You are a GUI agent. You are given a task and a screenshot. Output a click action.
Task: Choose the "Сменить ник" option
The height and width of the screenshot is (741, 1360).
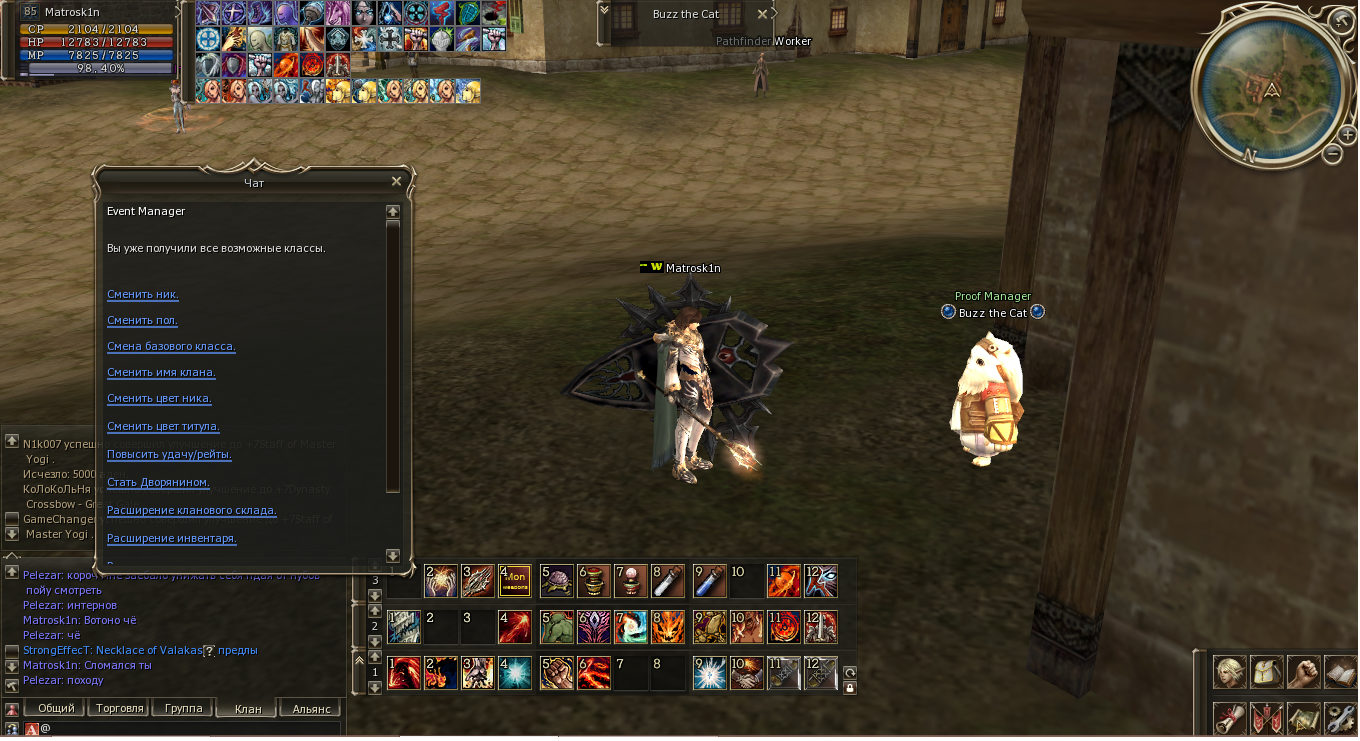(x=143, y=295)
